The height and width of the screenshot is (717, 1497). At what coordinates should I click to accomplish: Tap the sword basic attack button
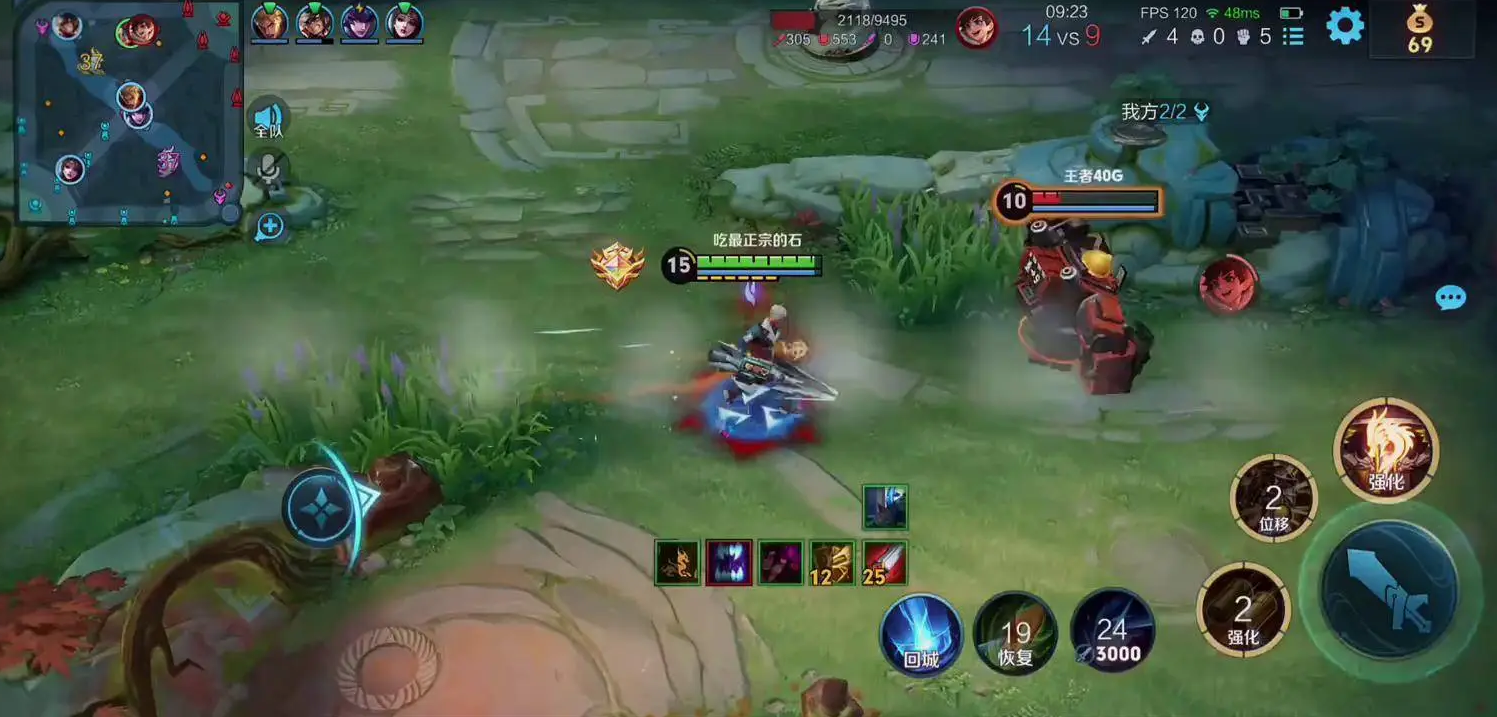1389,590
